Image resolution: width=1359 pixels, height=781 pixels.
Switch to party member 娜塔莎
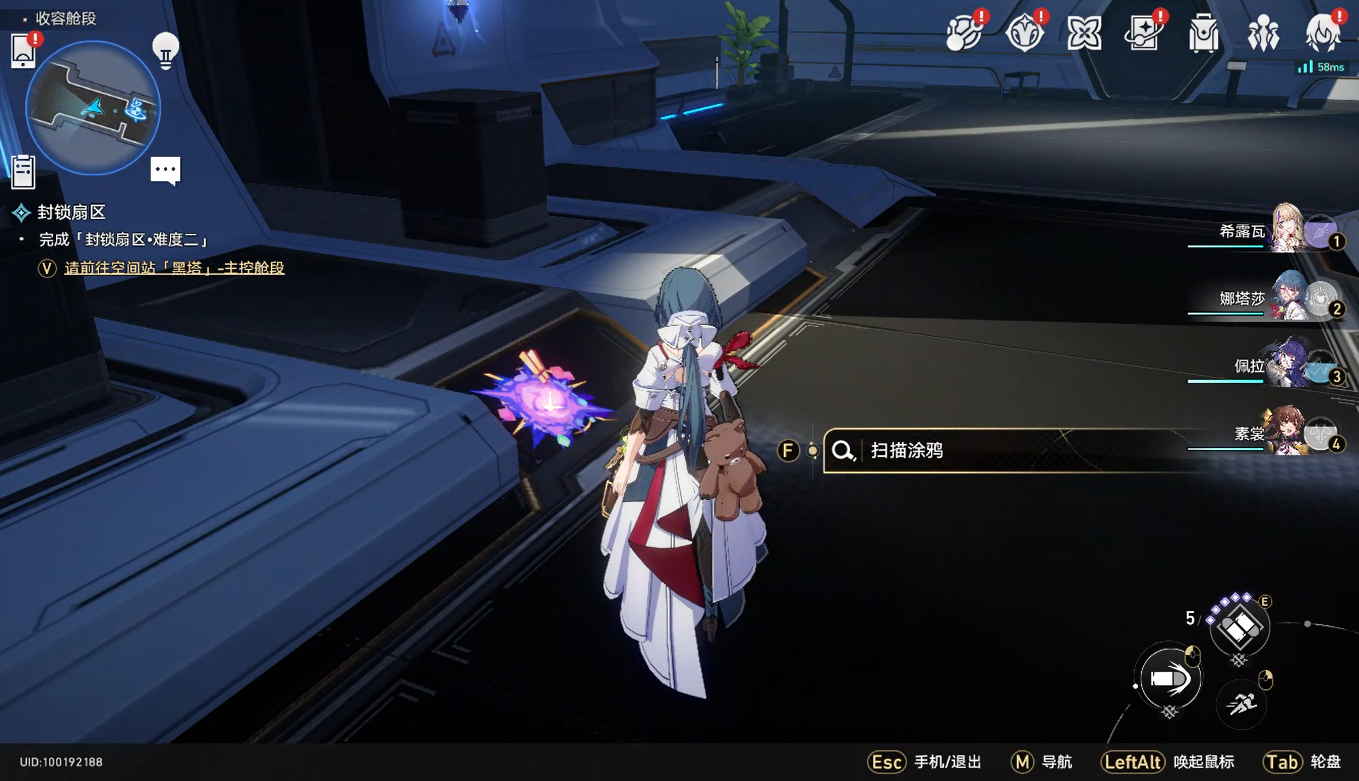point(1287,297)
